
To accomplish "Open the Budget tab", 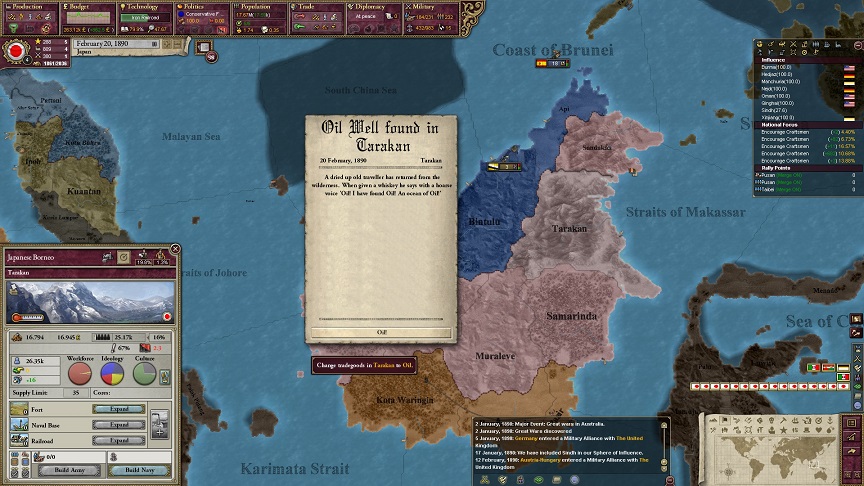I will point(88,6).
